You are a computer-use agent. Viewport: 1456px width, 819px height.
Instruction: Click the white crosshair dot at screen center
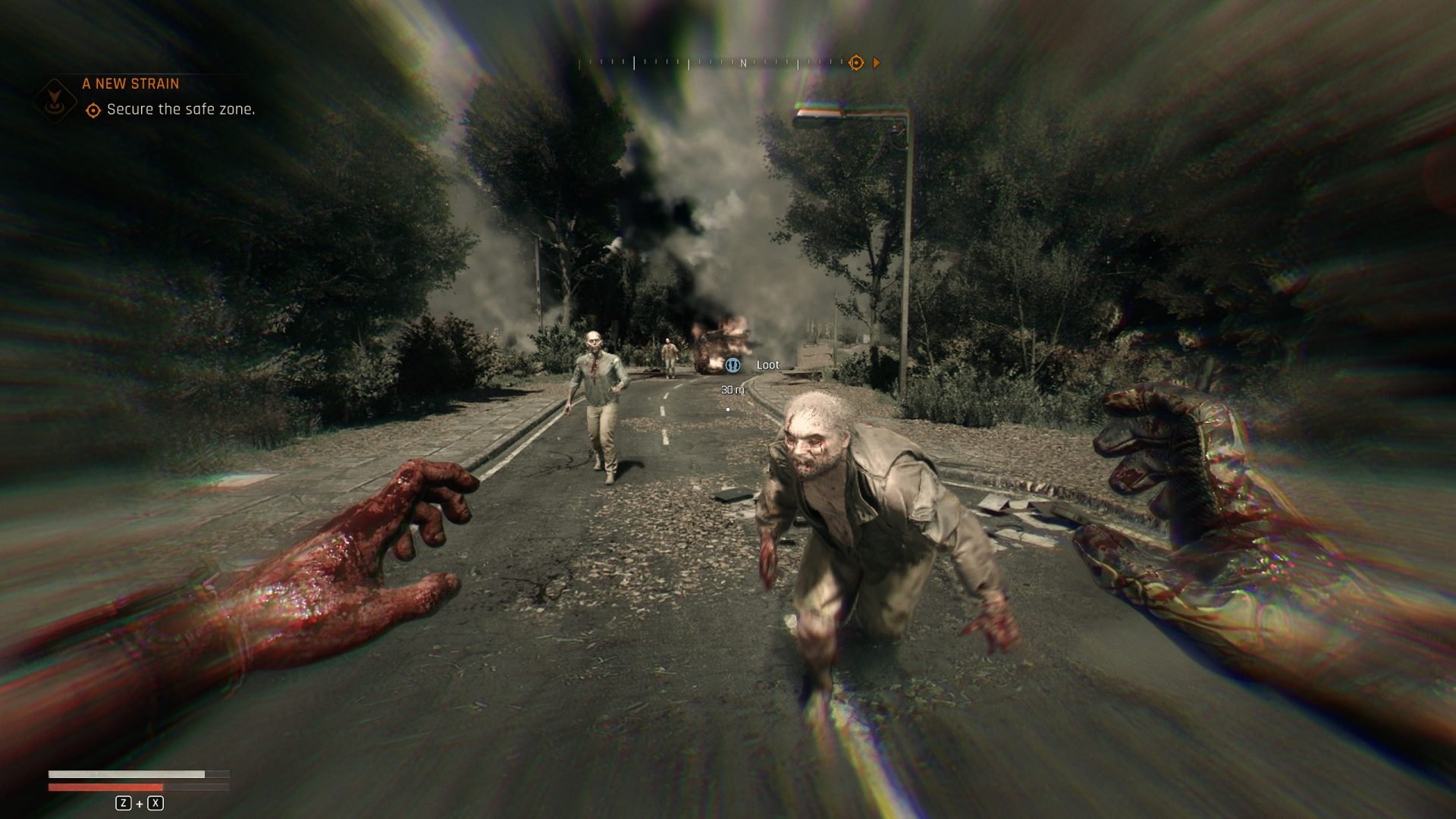click(728, 409)
